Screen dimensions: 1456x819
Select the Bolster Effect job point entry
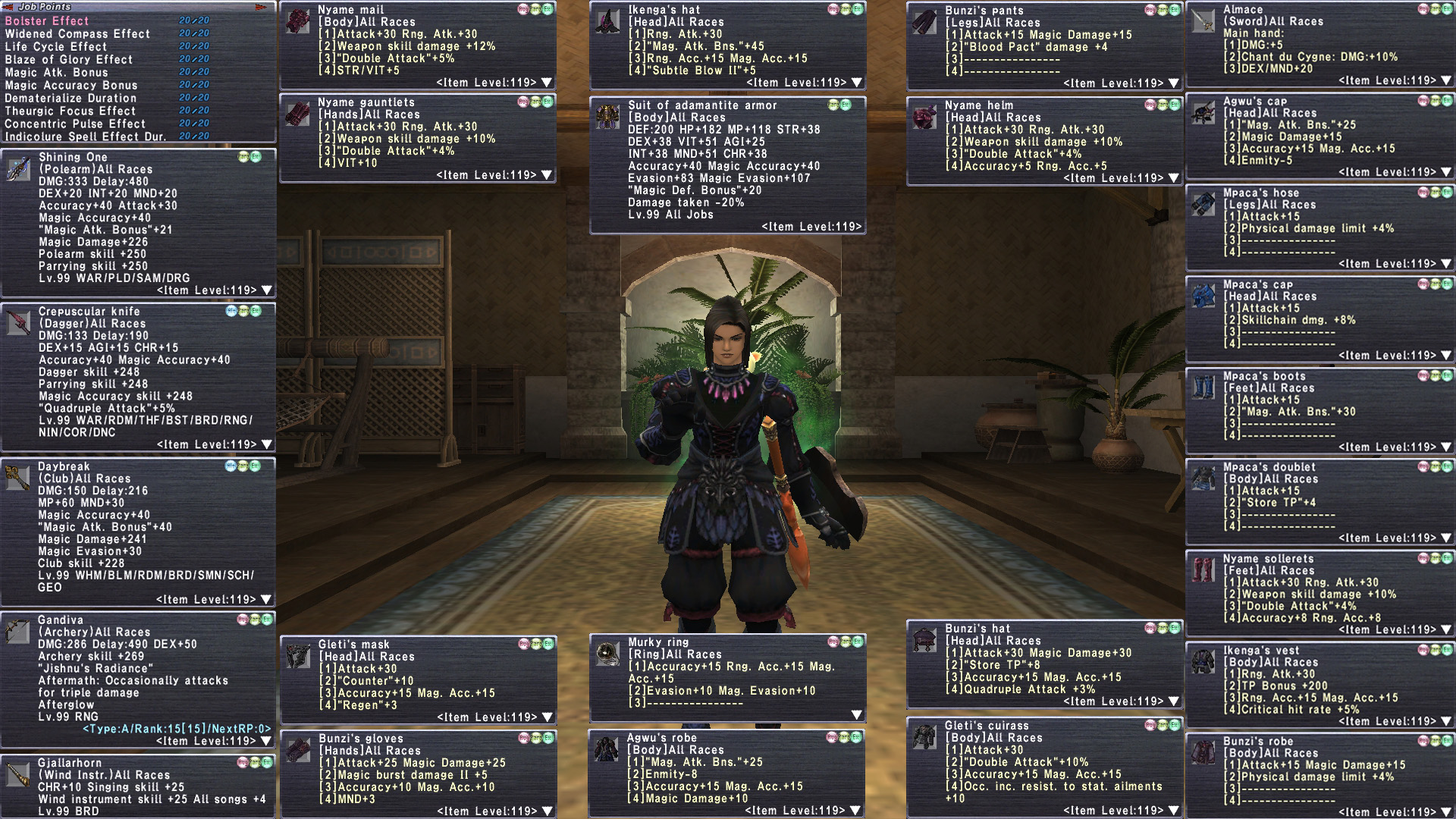click(x=47, y=21)
